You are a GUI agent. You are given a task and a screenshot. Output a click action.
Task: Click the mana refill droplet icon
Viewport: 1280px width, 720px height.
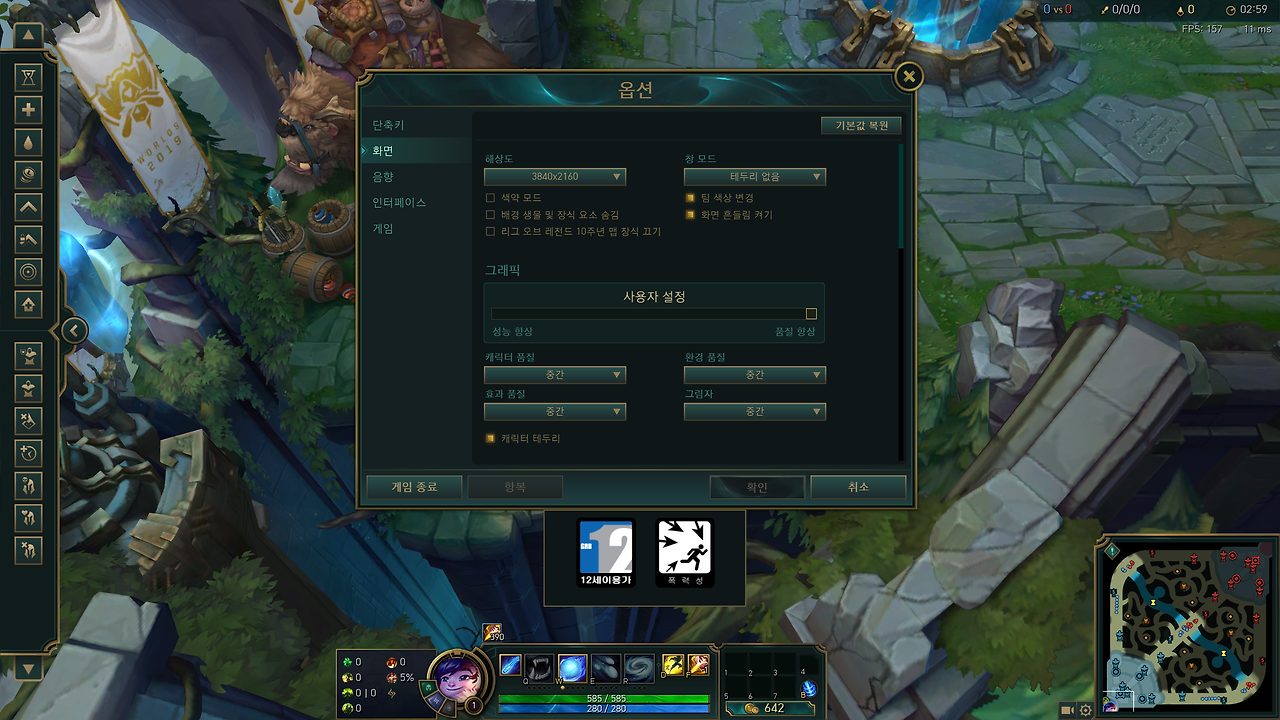pyautogui.click(x=28, y=142)
